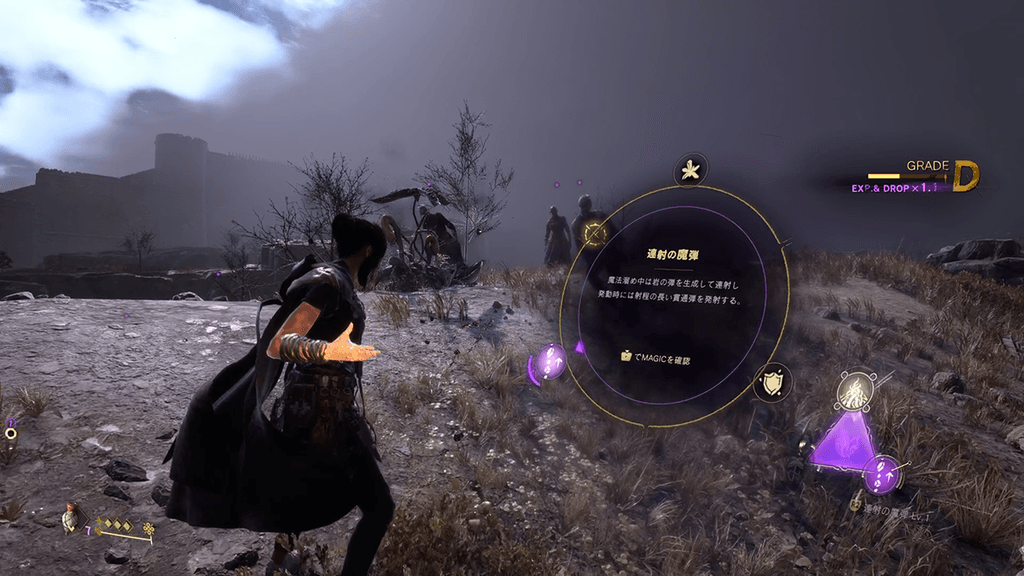Pick the flower-shaped spell atop the wheel
1024x576 pixels.
tap(690, 170)
